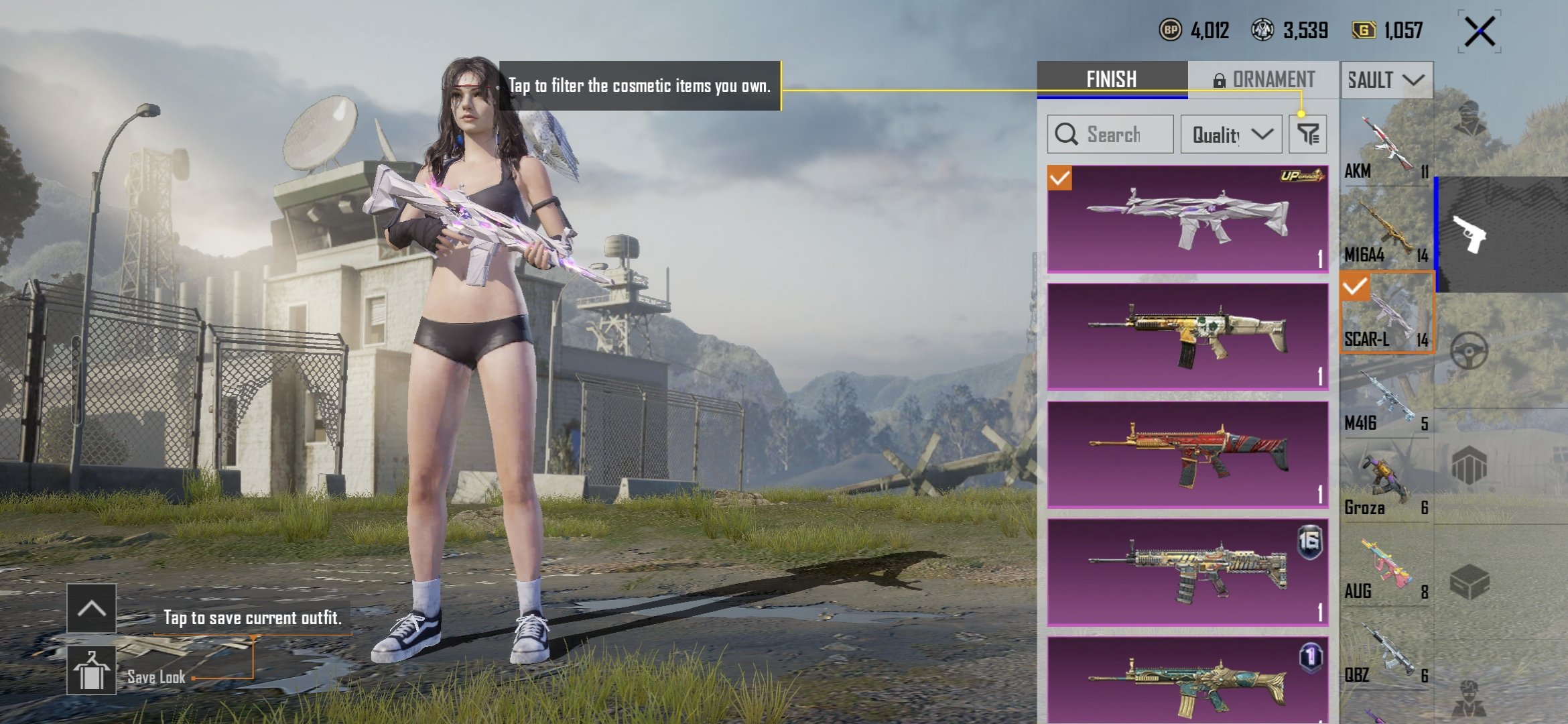This screenshot has width=1568, height=724.
Task: Select M16A4 in the weapon list
Action: point(1386,231)
